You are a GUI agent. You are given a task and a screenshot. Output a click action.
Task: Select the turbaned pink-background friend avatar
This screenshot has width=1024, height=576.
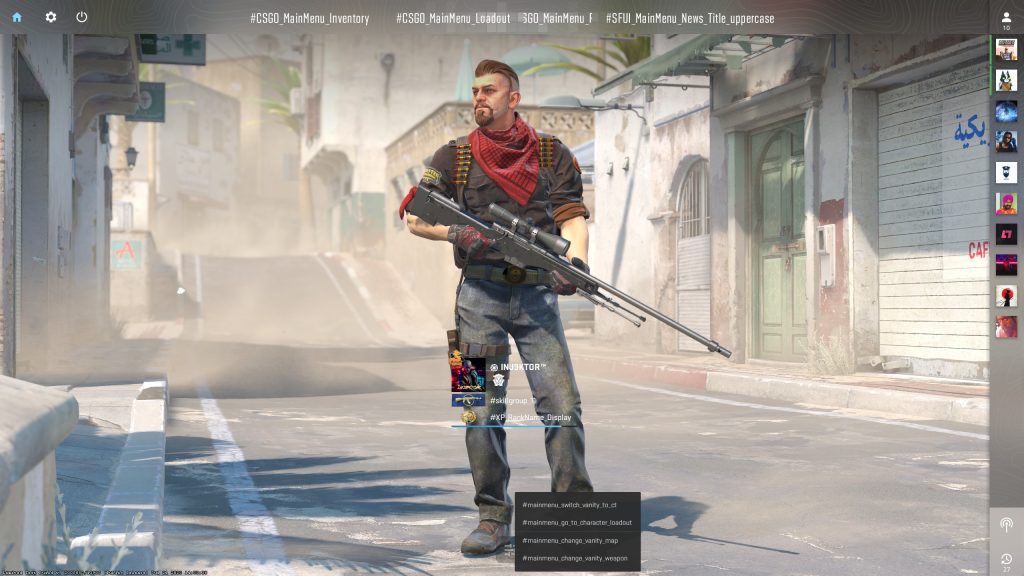click(1006, 204)
